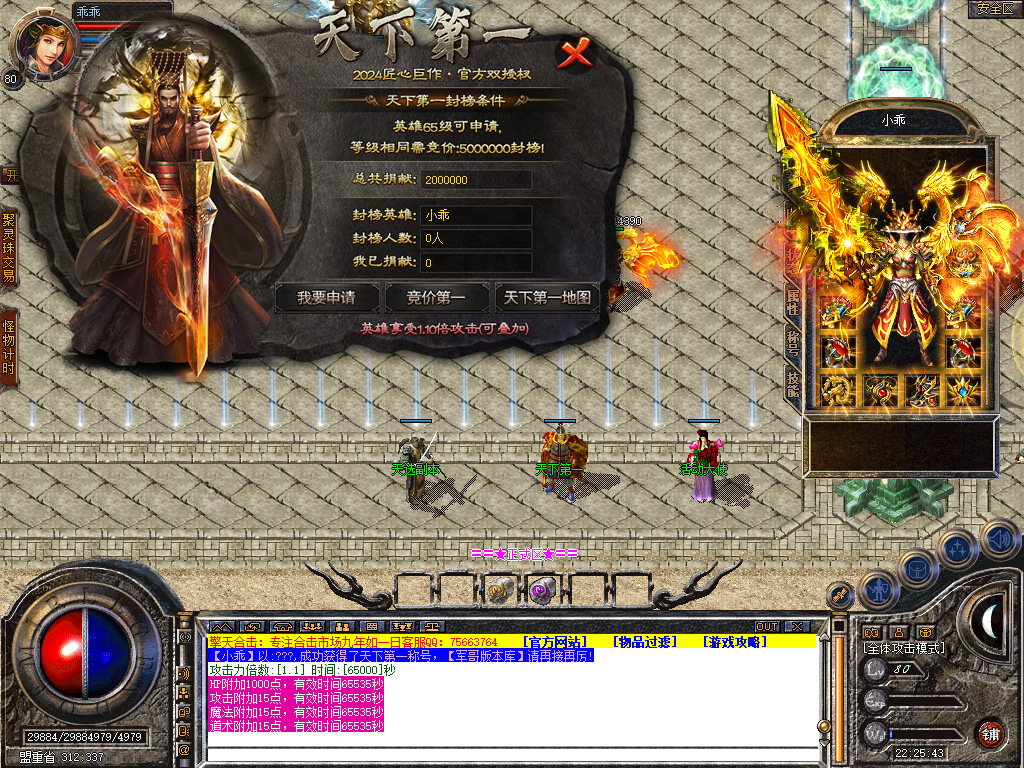This screenshot has height=768, width=1024.
Task: Open the 游戏攻略 game guide link
Action: click(735, 641)
